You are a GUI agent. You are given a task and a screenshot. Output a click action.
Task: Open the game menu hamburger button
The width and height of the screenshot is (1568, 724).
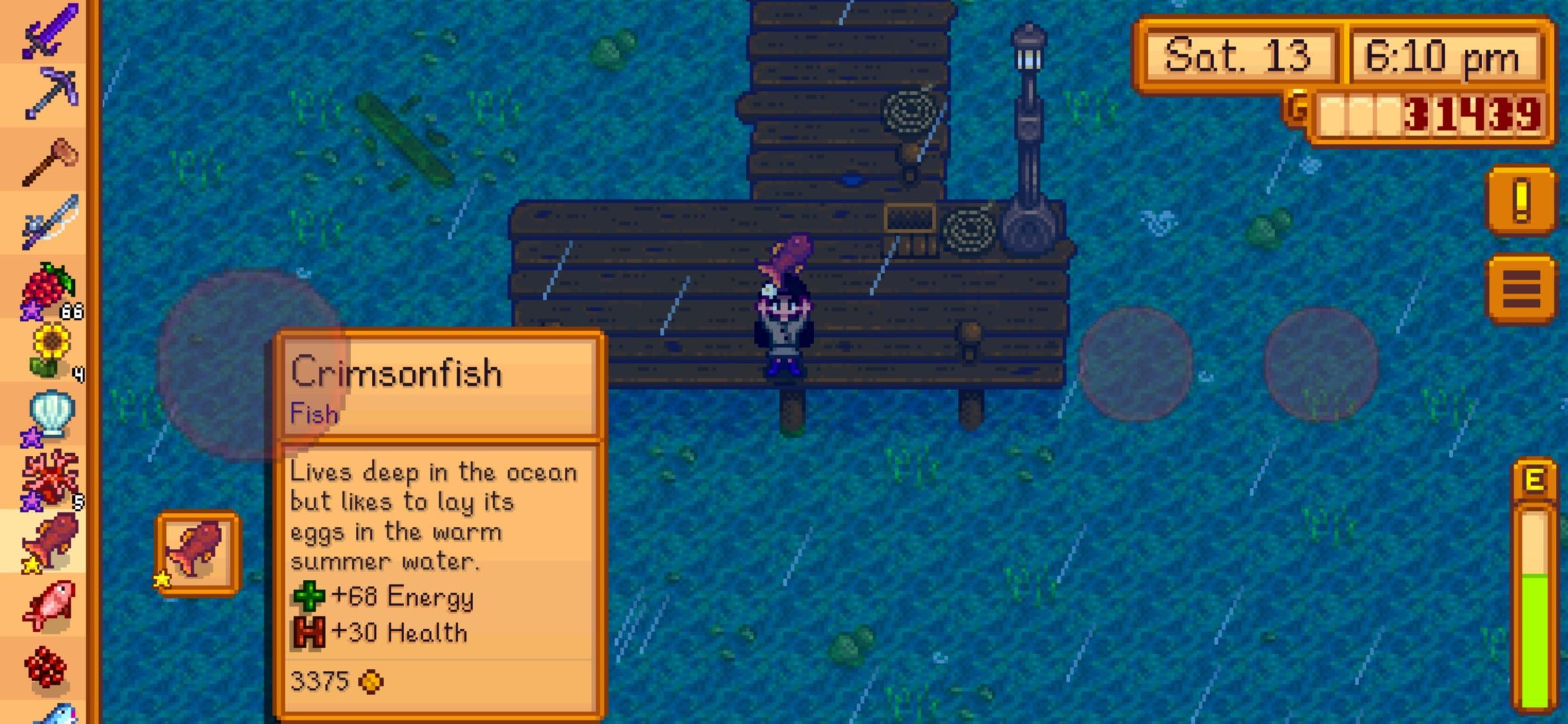1520,290
